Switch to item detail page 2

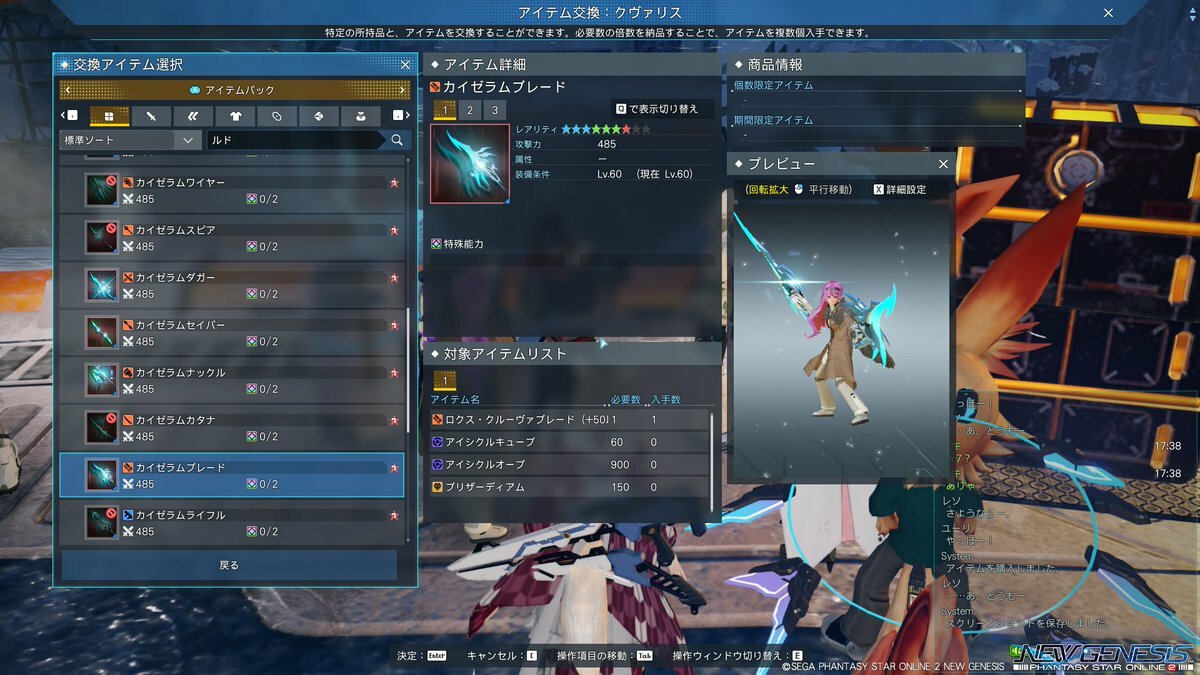tap(469, 110)
